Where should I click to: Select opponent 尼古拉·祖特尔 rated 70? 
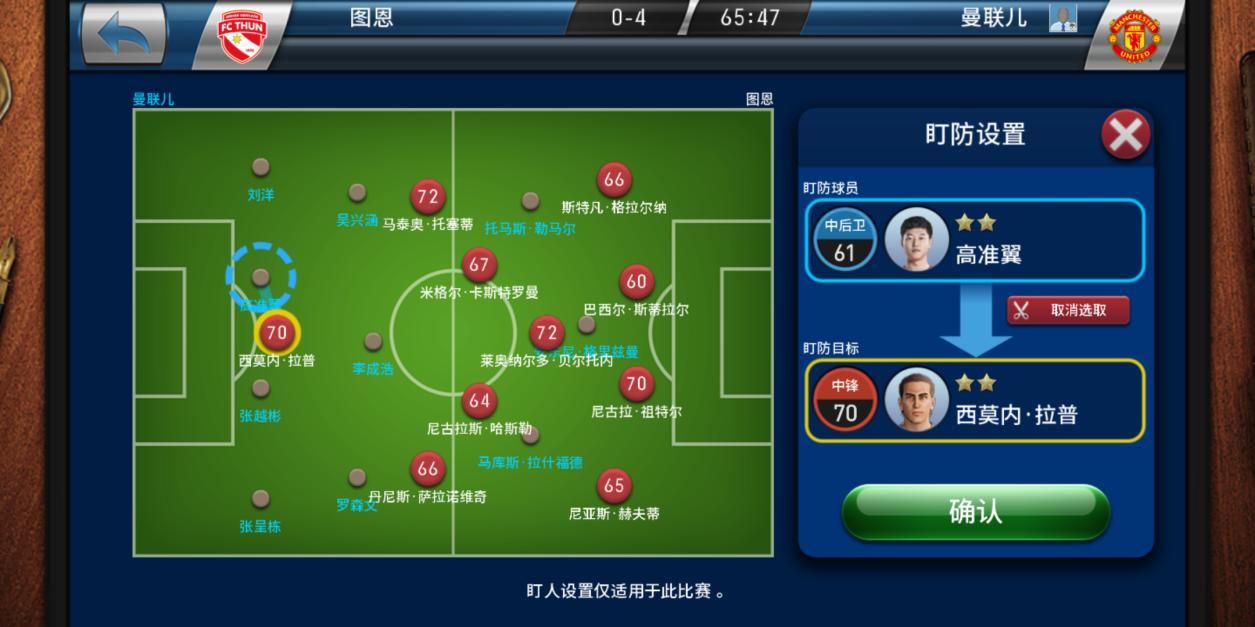636,383
